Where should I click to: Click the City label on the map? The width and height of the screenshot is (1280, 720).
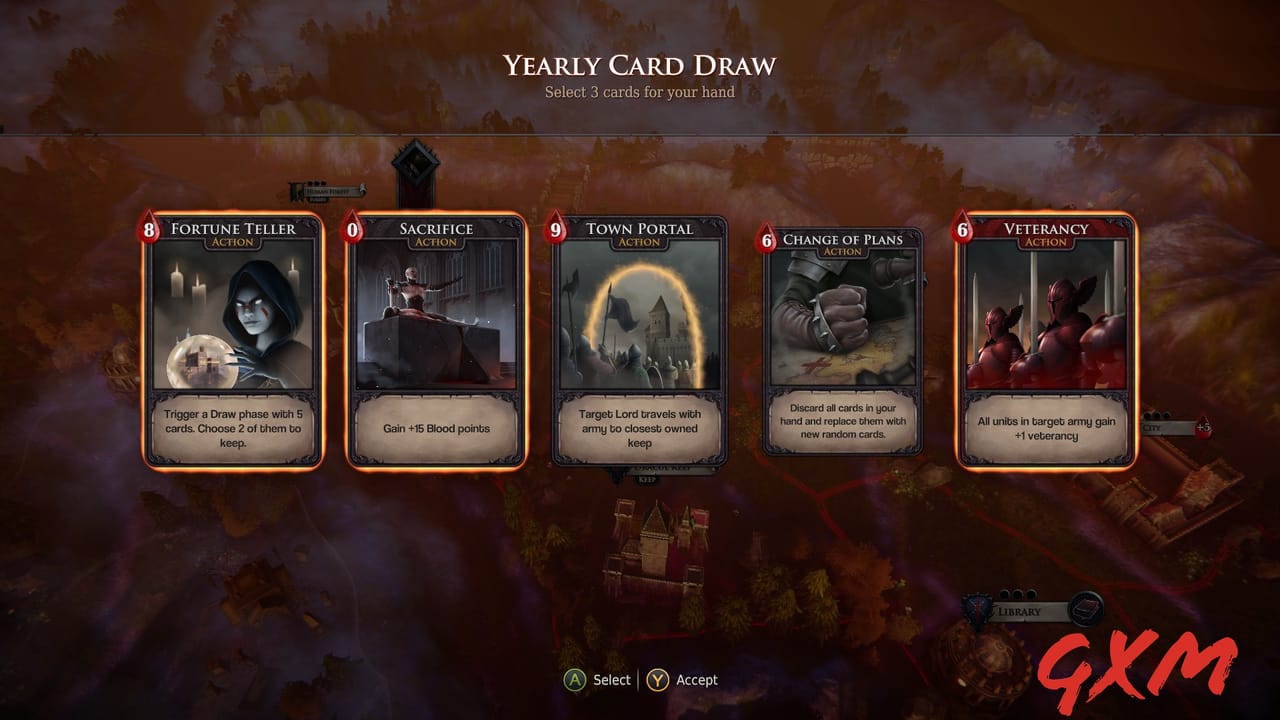(x=1152, y=427)
